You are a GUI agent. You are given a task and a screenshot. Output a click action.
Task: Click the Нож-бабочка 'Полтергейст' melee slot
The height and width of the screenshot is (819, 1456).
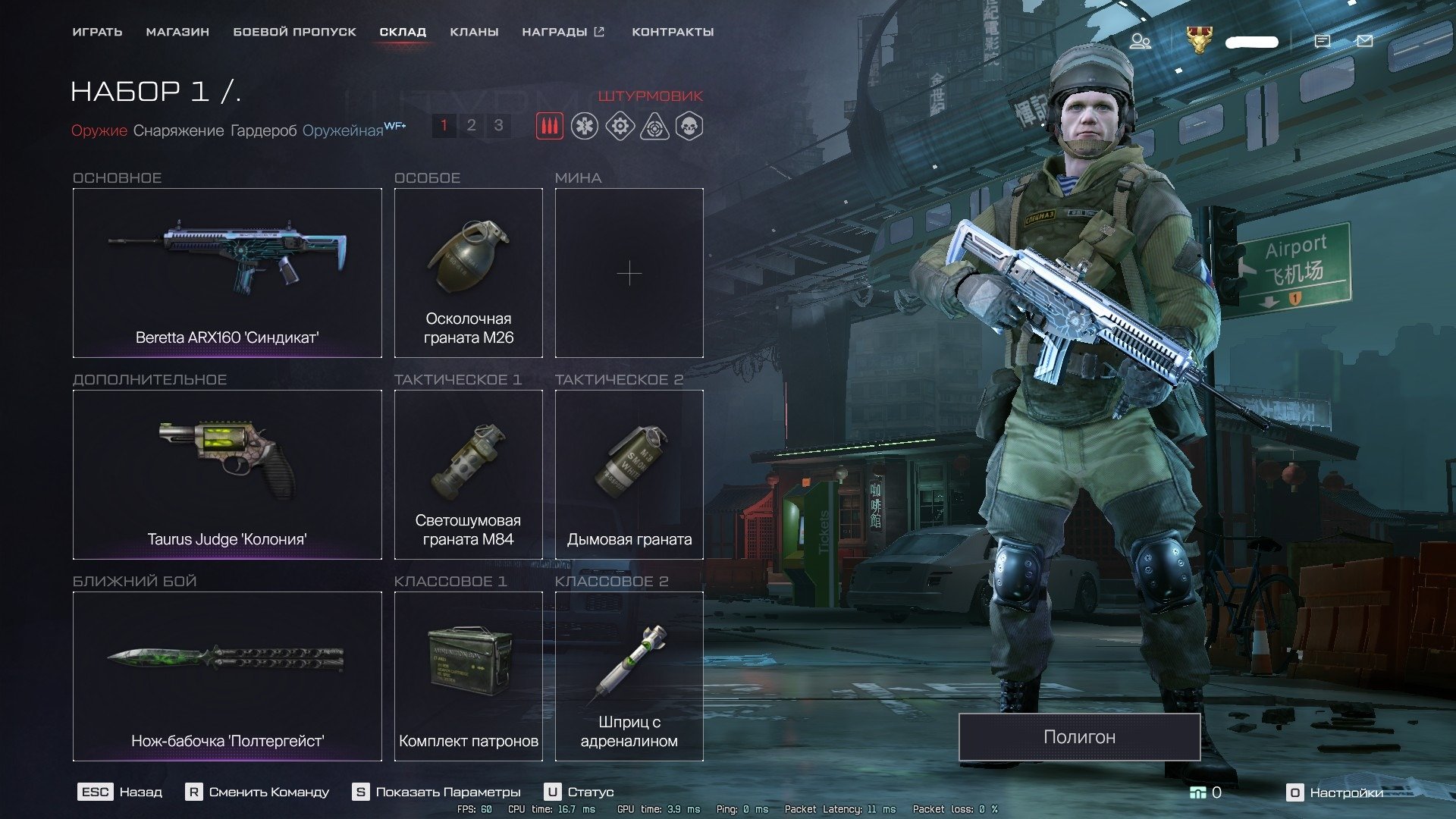coord(227,676)
